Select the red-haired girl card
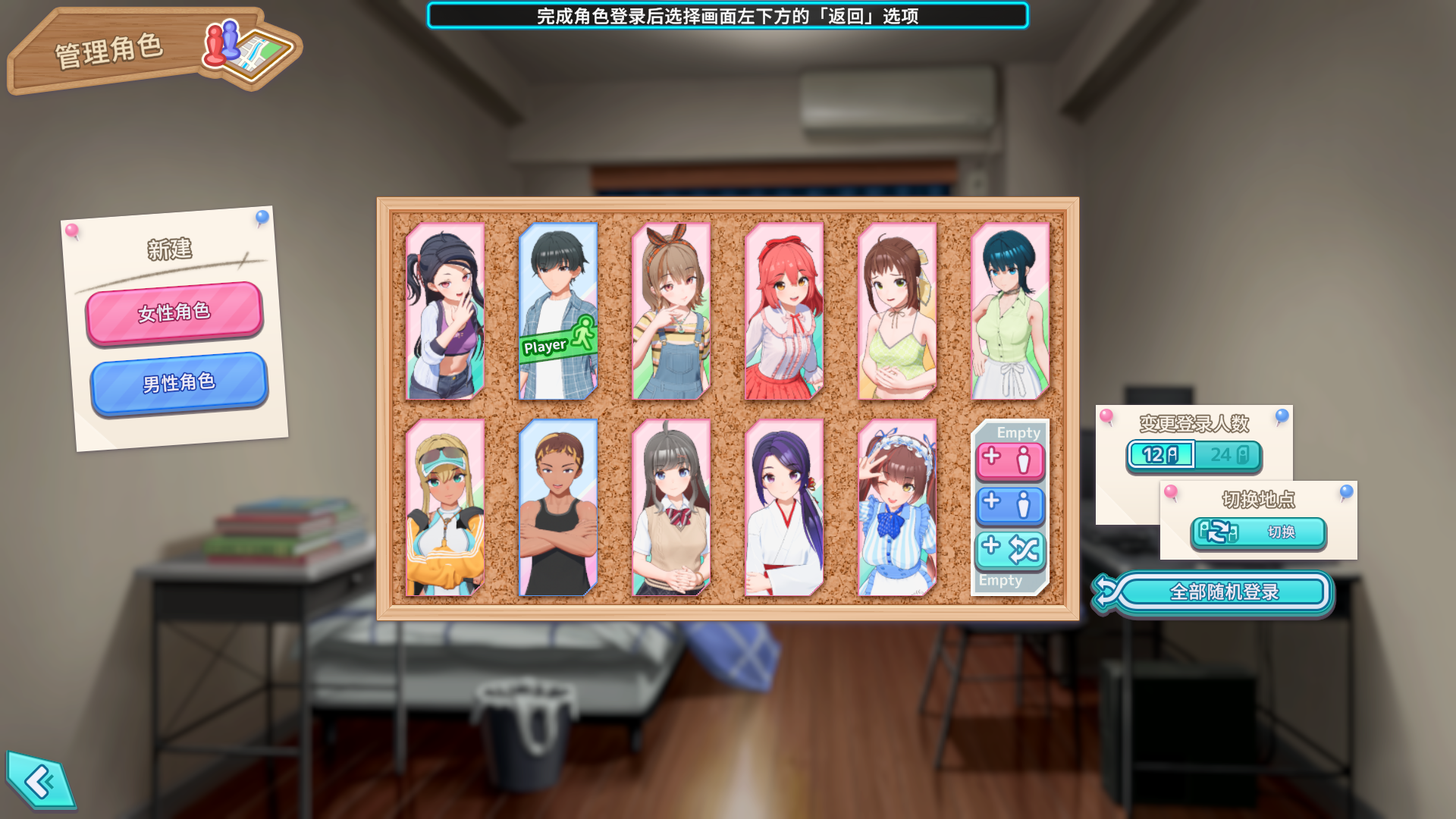This screenshot has height=819, width=1456. click(x=784, y=311)
